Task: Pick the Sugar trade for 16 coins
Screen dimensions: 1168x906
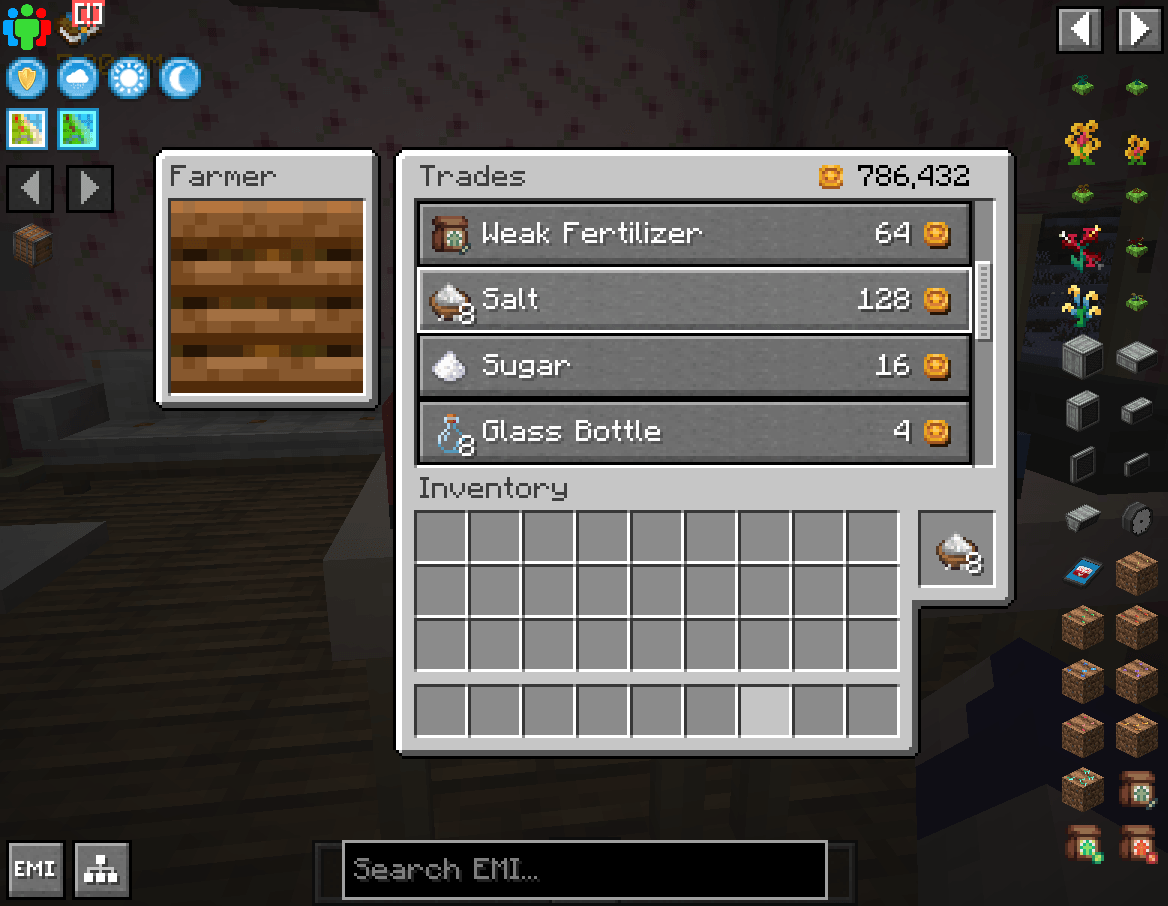Action: 693,365
